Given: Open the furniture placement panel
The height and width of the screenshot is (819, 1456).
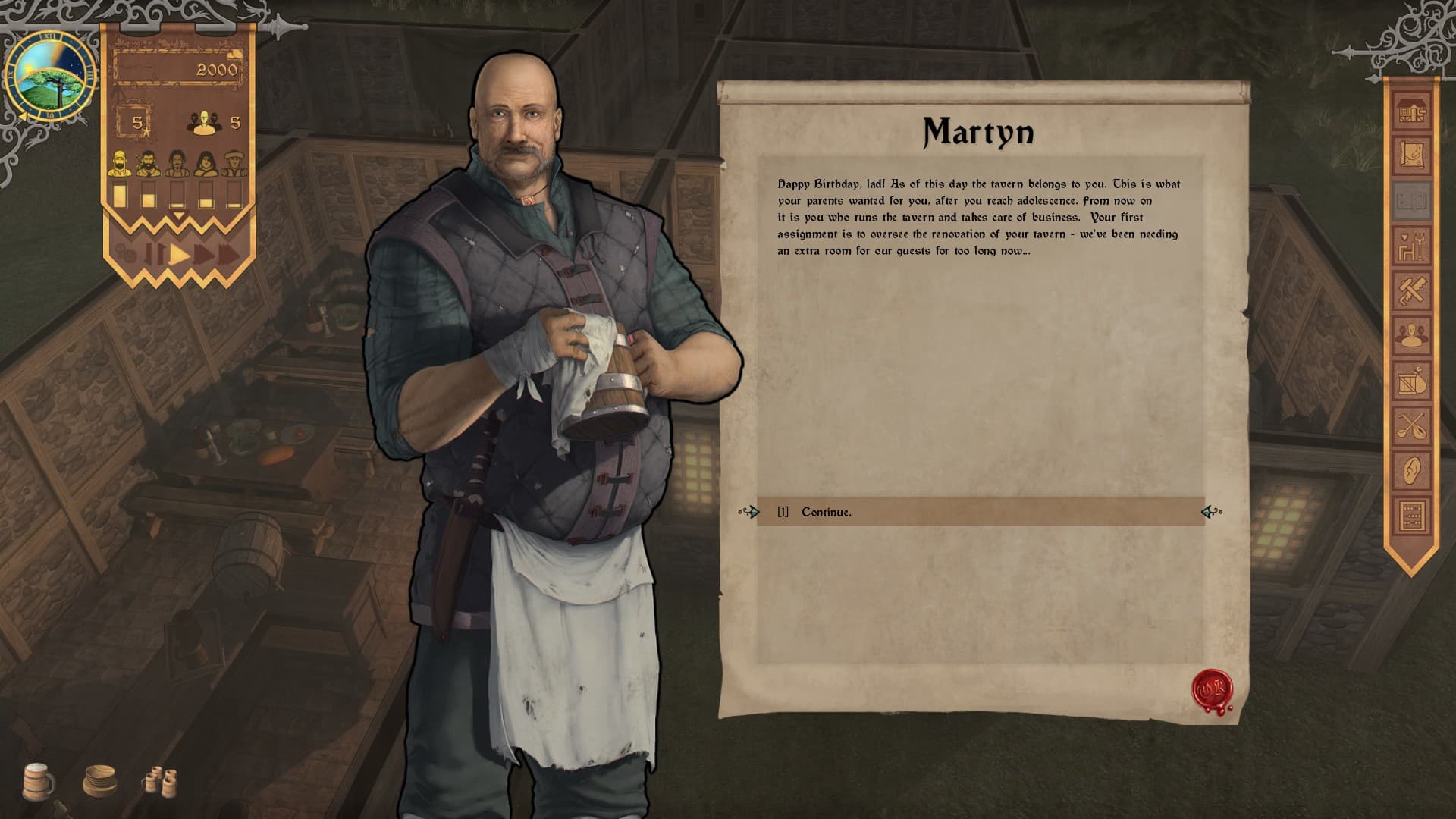Looking at the screenshot, I should pyautogui.click(x=1410, y=244).
